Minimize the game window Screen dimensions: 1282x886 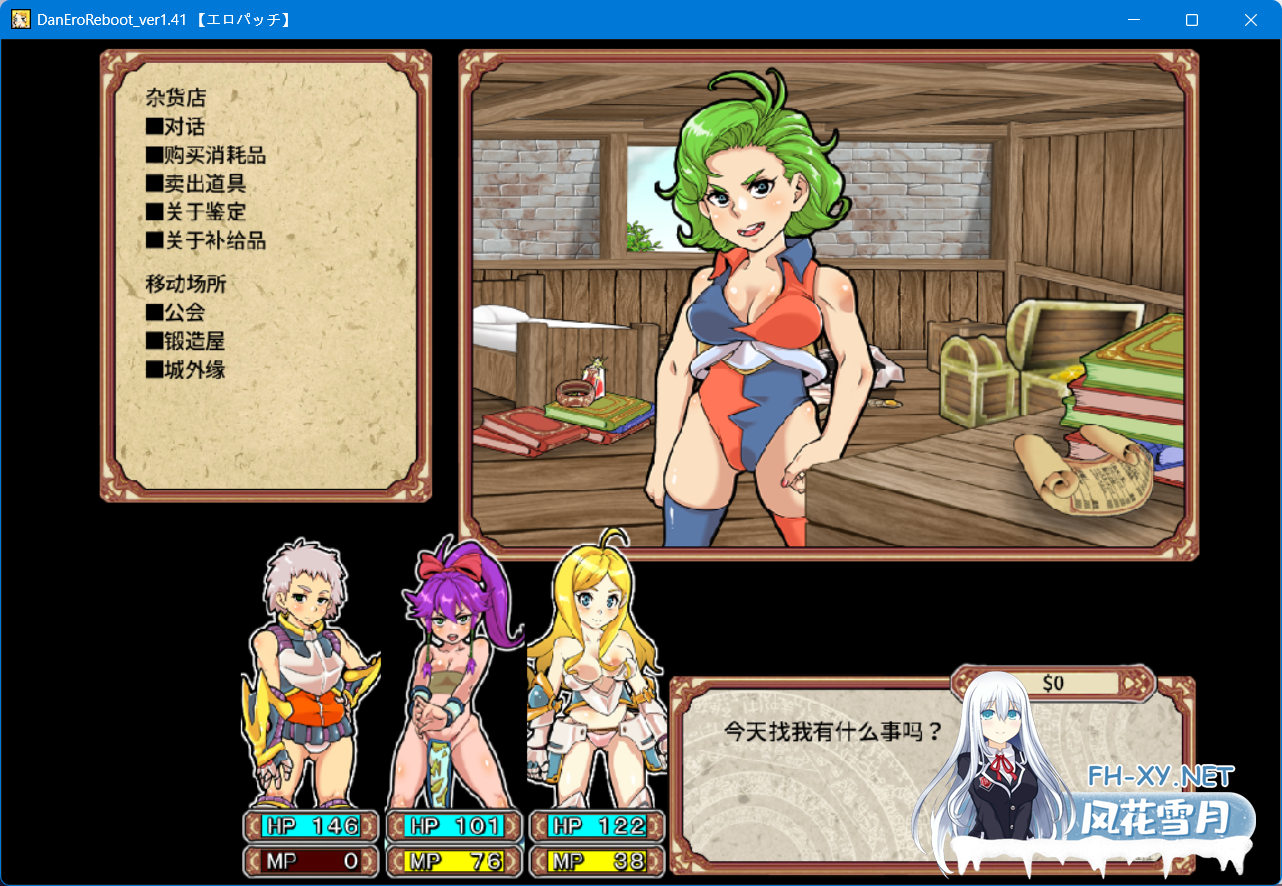click(1133, 20)
